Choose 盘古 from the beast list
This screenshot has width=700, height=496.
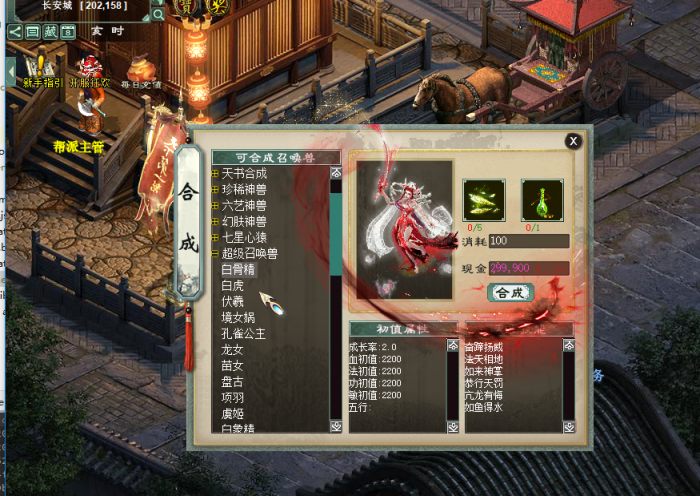232,381
